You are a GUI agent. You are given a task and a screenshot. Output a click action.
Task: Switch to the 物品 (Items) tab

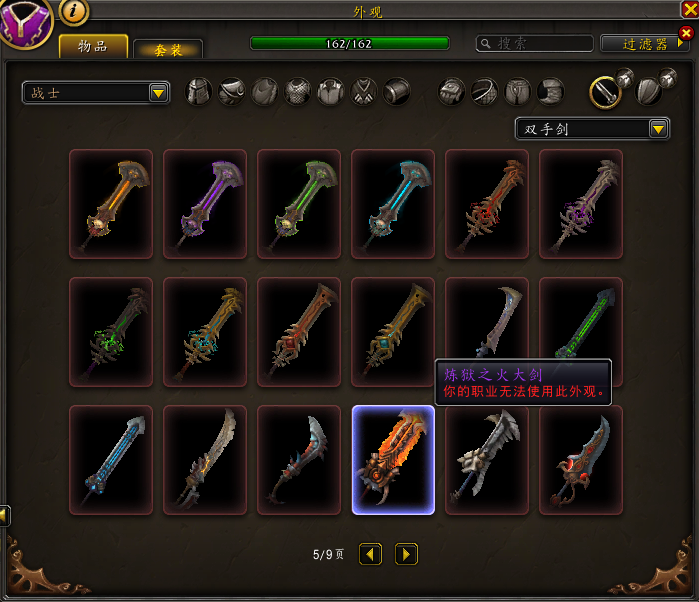pos(93,46)
